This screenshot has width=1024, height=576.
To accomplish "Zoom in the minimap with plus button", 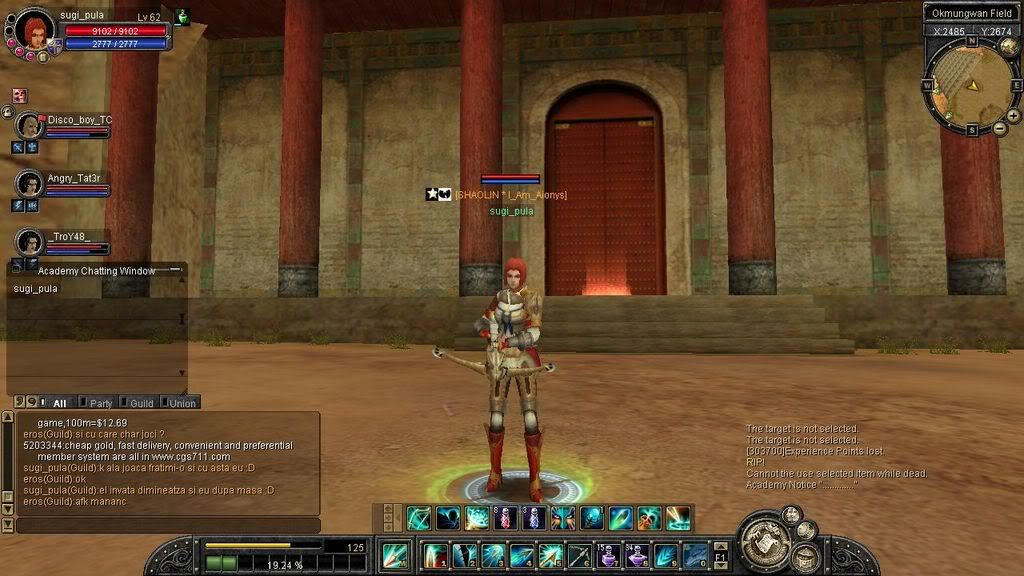I will pos(1013,116).
